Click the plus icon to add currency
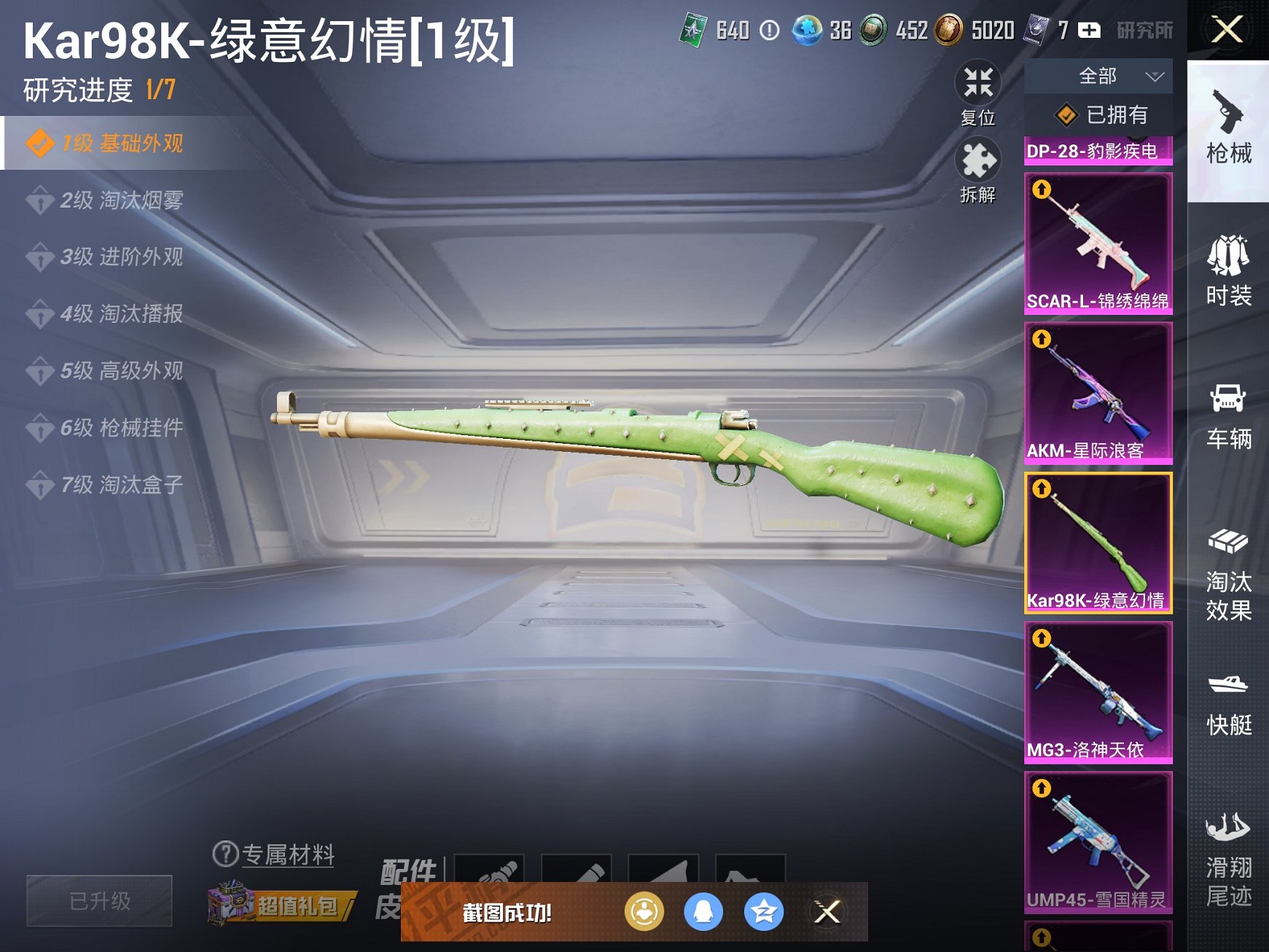 click(1088, 31)
